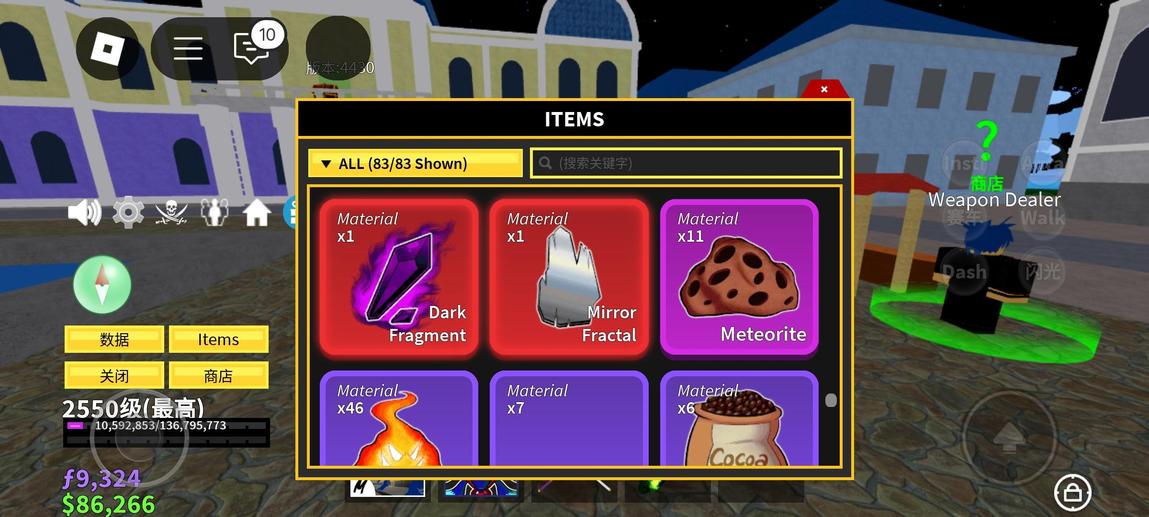Viewport: 1149px width, 517px height.
Task: Open settings via the gear icon
Action: [x=128, y=212]
